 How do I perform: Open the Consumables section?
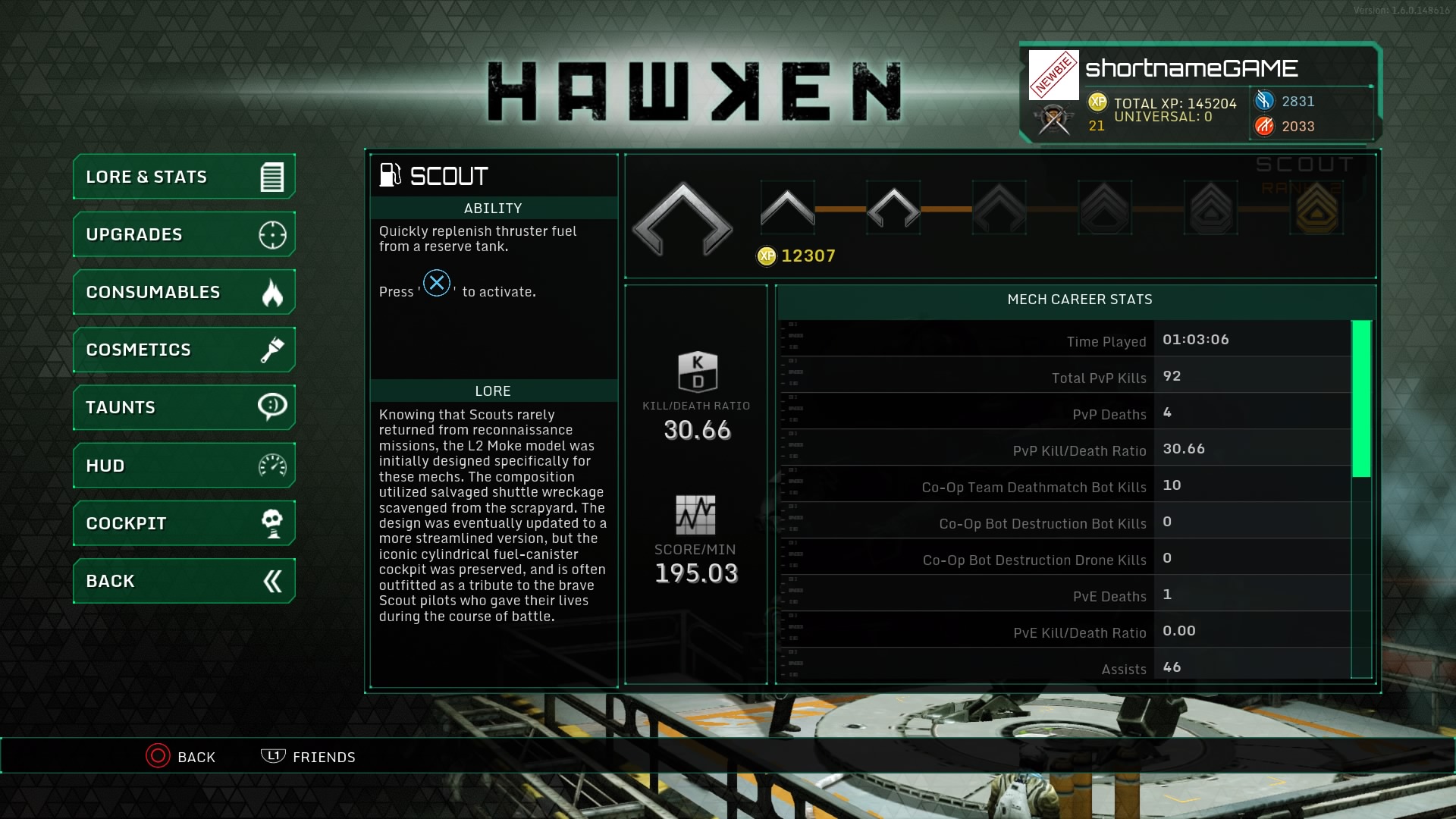click(184, 292)
